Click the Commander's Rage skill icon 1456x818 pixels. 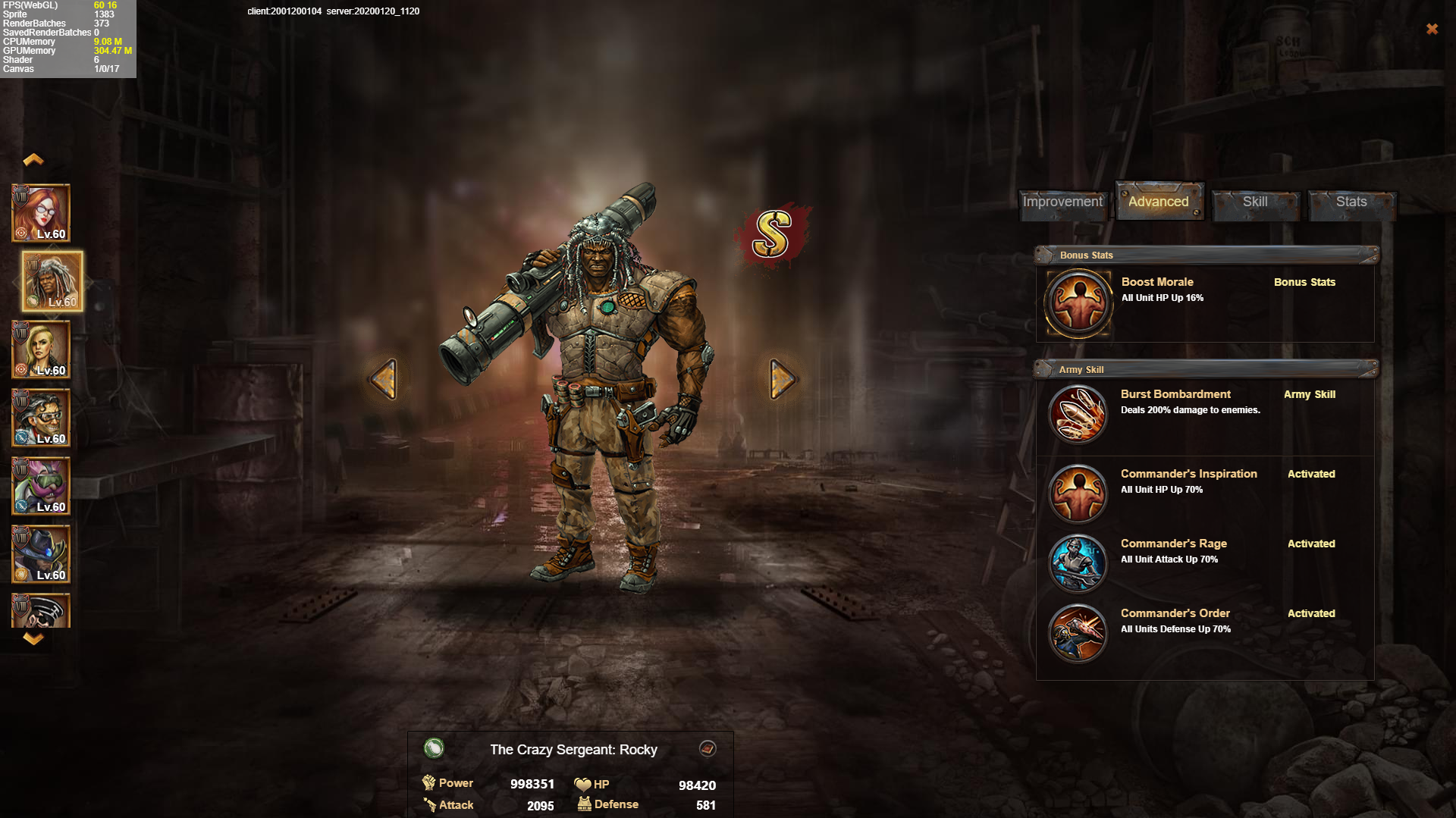pos(1078,563)
